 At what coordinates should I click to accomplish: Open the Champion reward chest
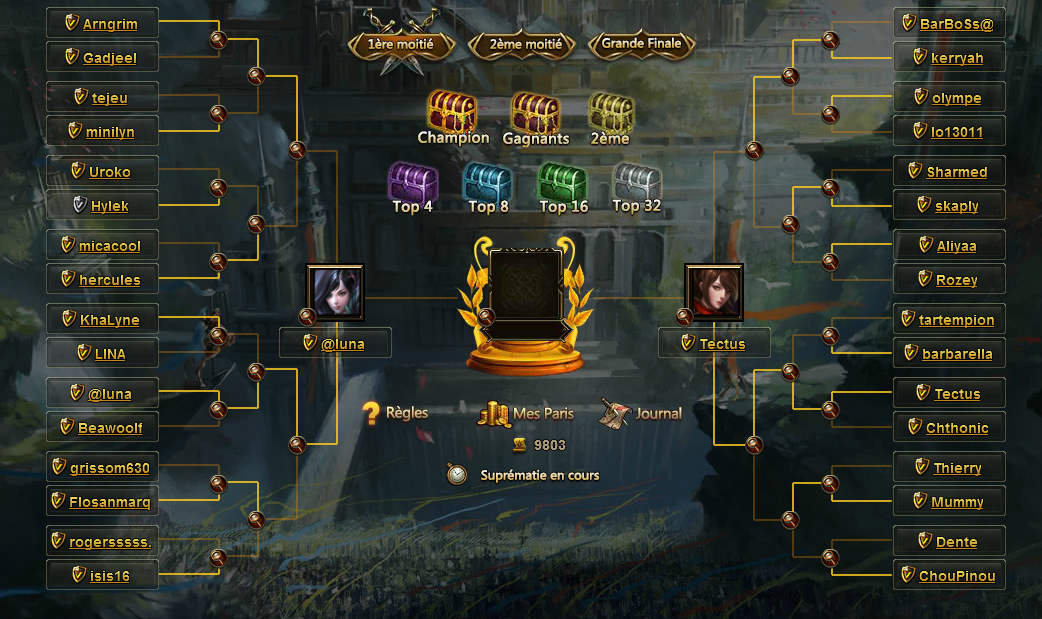coord(452,112)
